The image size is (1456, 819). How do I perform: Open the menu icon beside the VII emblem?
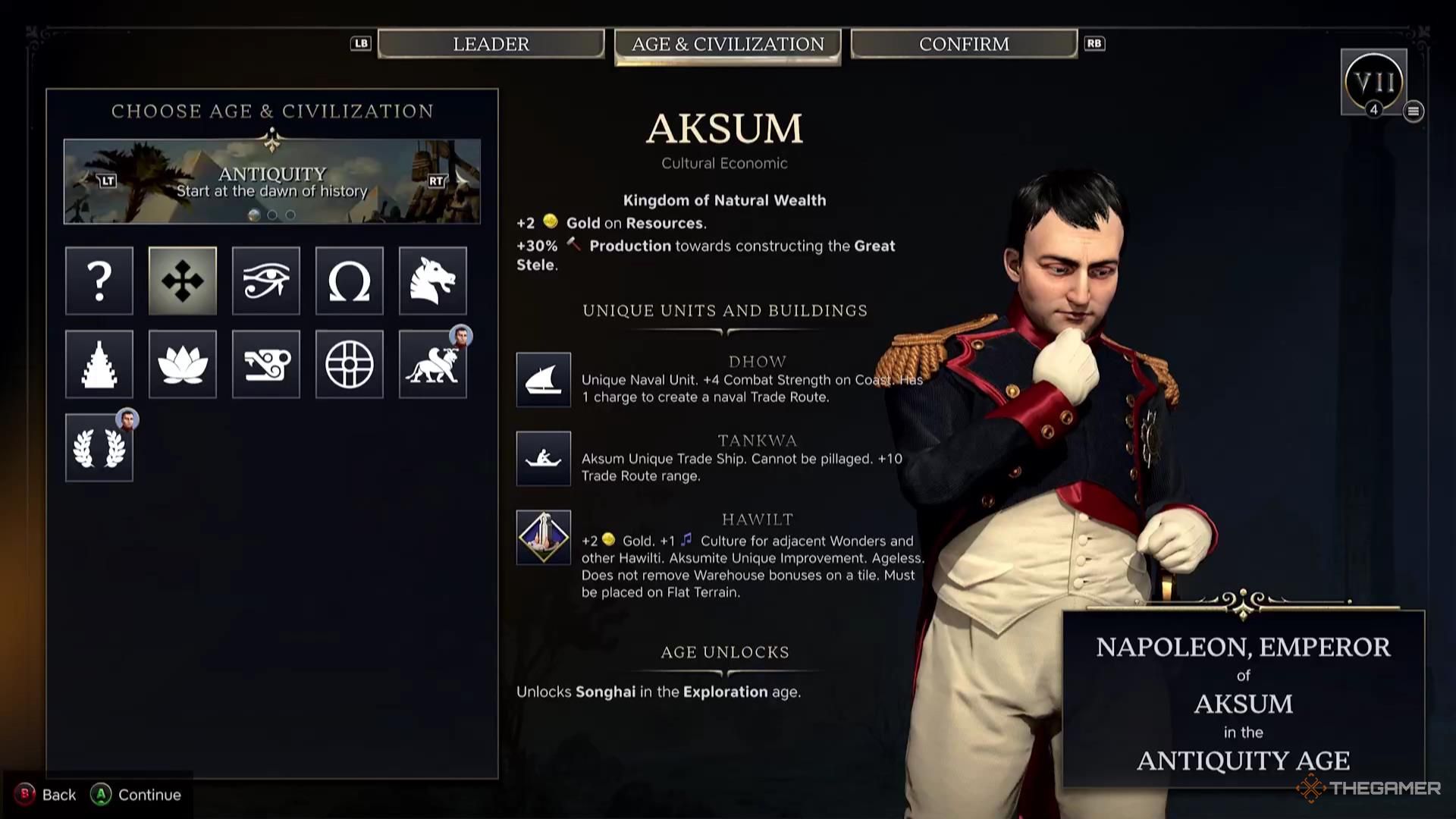[1413, 111]
